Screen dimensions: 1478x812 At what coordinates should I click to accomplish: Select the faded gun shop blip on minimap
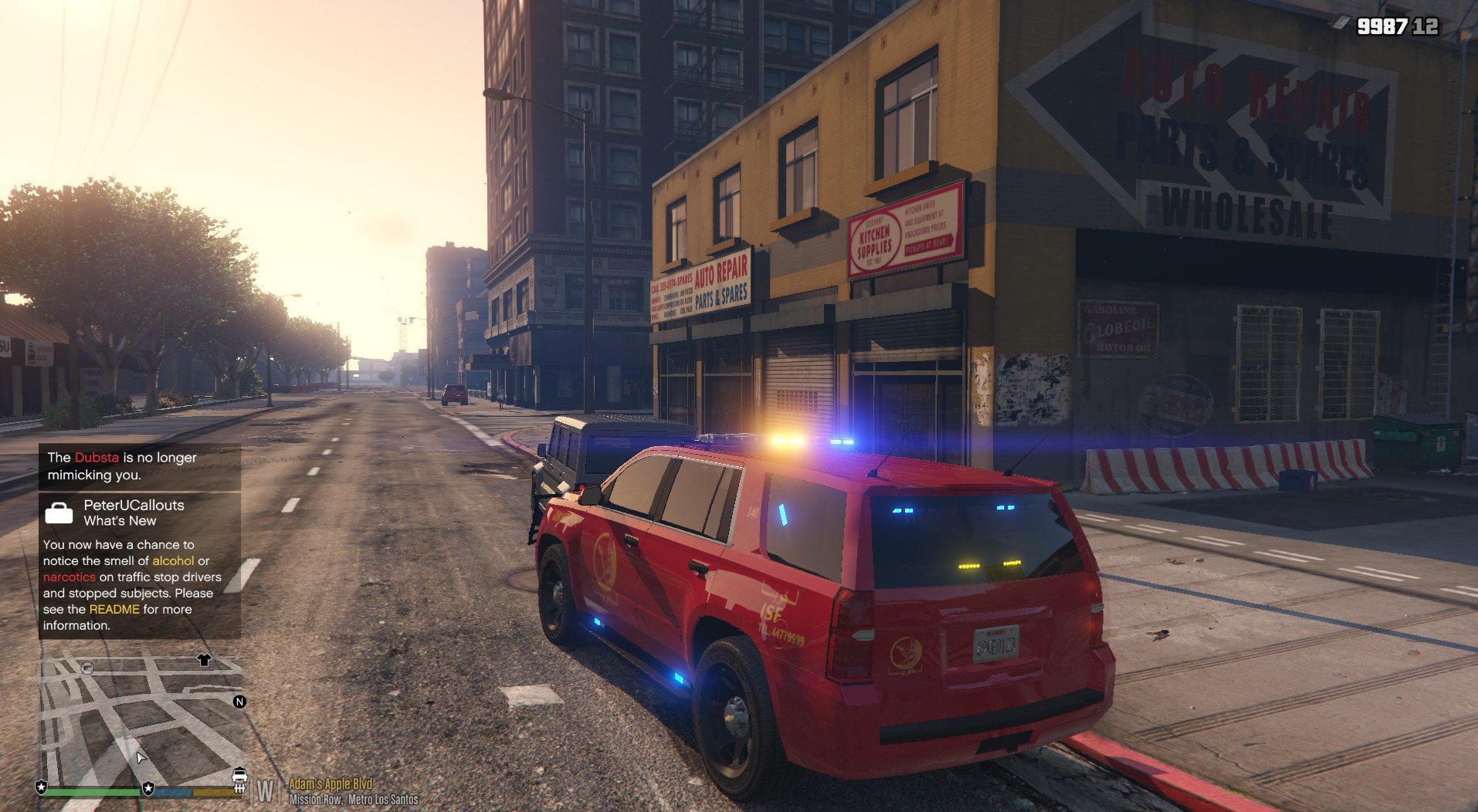point(87,668)
